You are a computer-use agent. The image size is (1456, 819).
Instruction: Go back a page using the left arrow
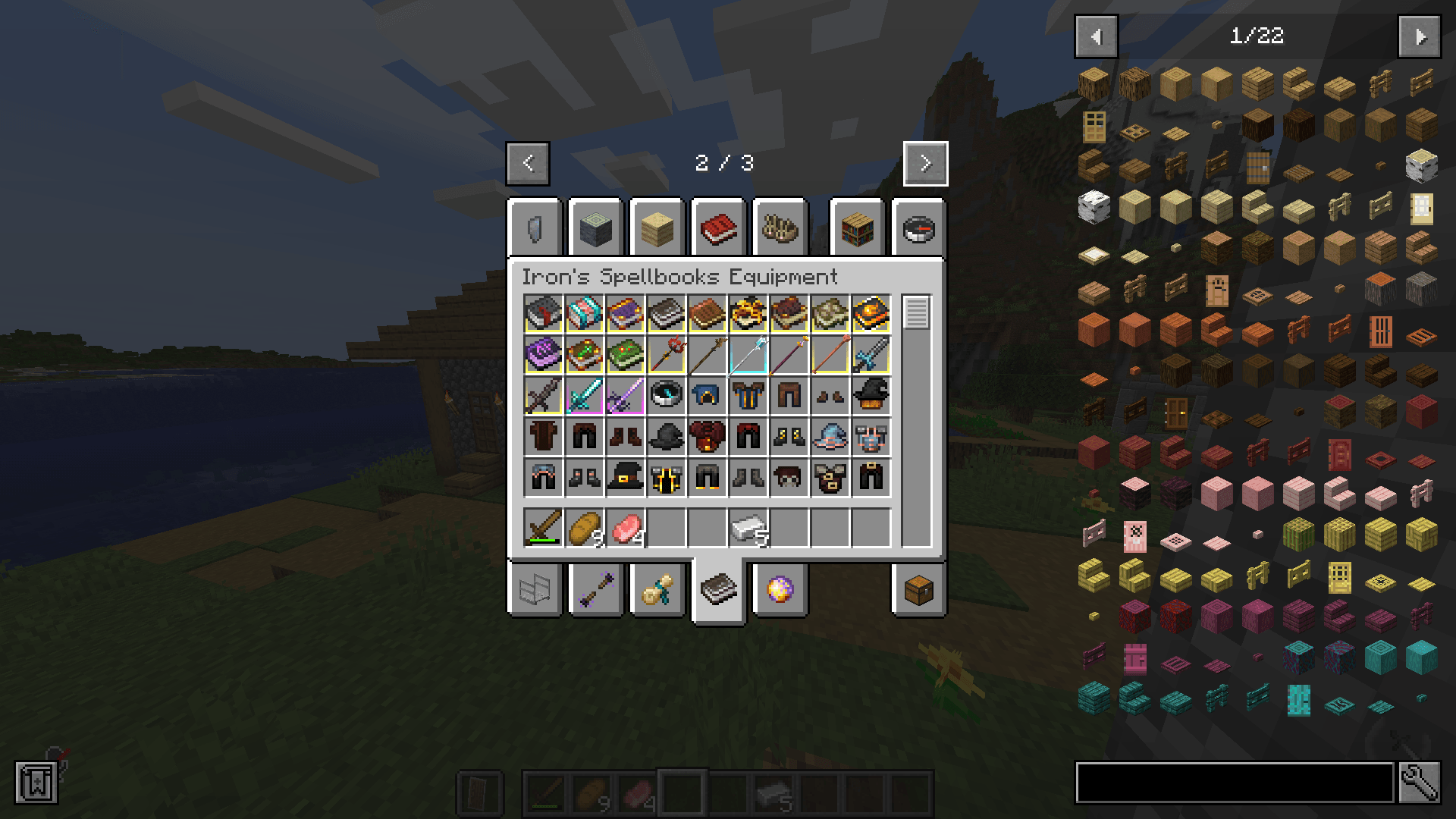[x=529, y=164]
